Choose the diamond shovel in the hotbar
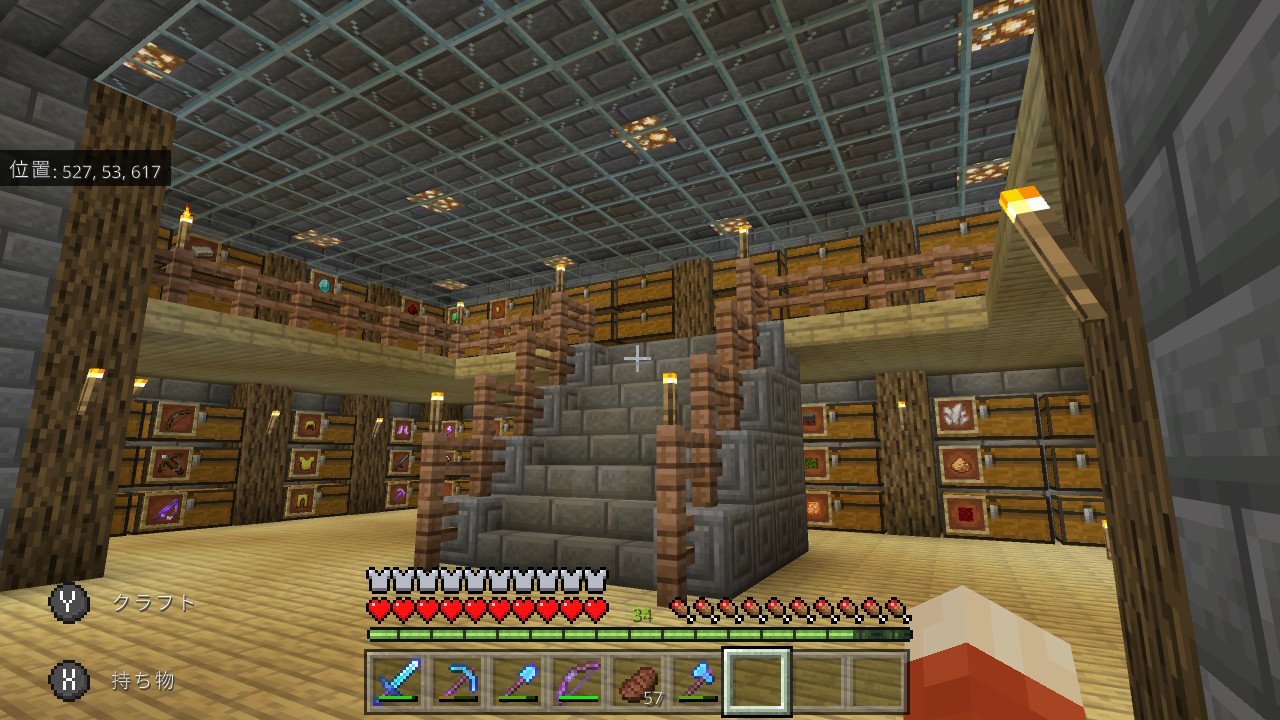The image size is (1280, 720). pos(517,681)
